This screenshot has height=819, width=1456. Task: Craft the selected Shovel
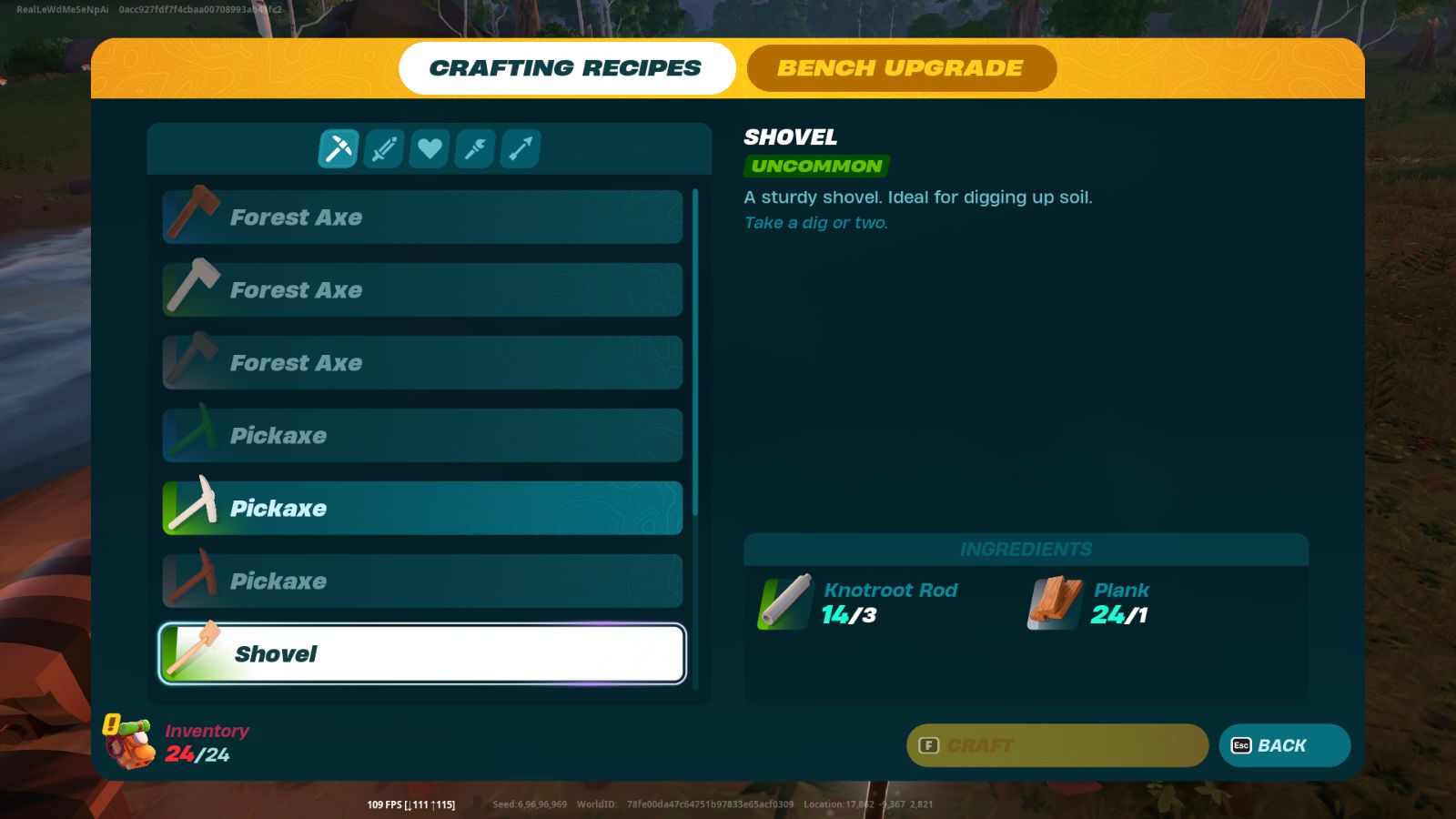1057,745
